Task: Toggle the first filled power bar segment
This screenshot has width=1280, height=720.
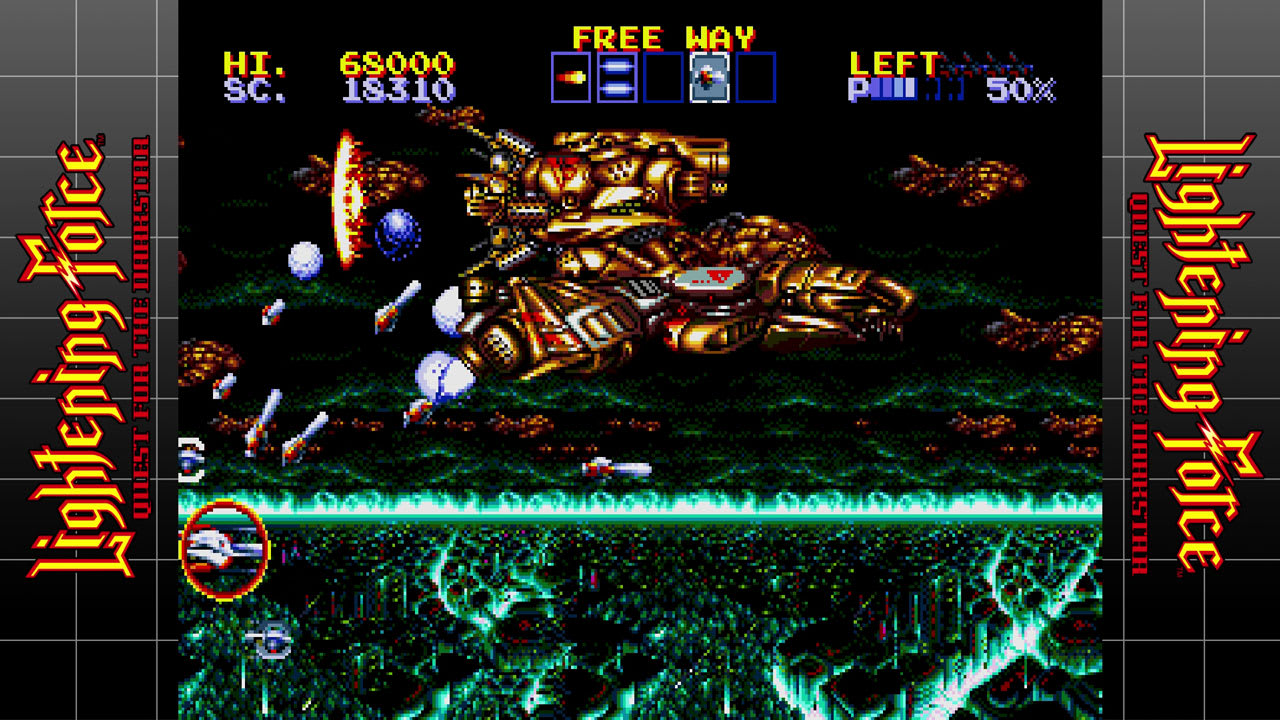Action: [x=874, y=87]
